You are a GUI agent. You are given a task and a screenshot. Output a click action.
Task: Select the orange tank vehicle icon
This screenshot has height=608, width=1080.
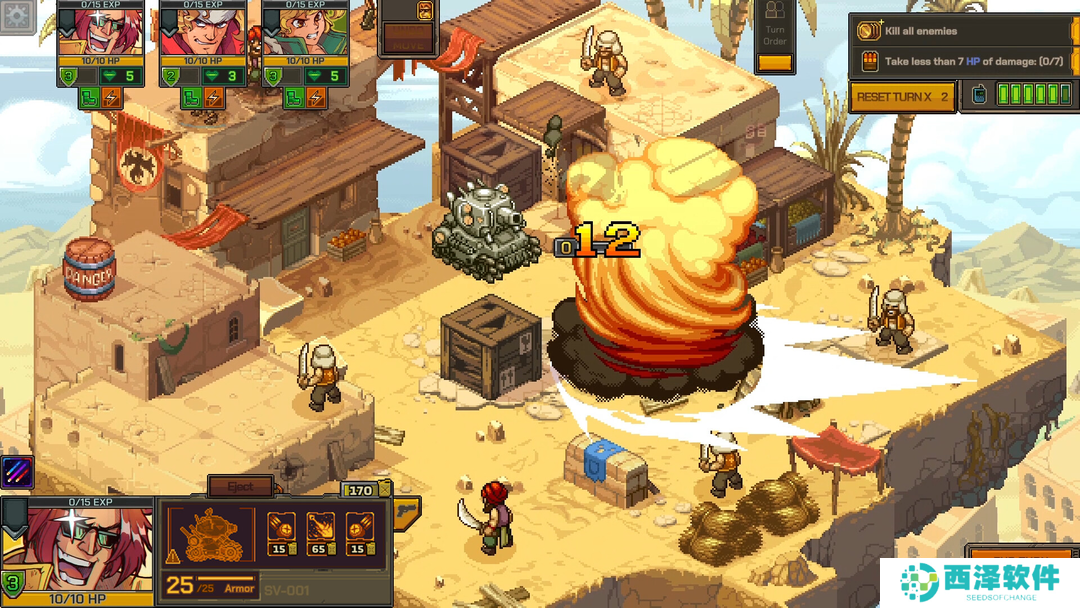point(209,533)
